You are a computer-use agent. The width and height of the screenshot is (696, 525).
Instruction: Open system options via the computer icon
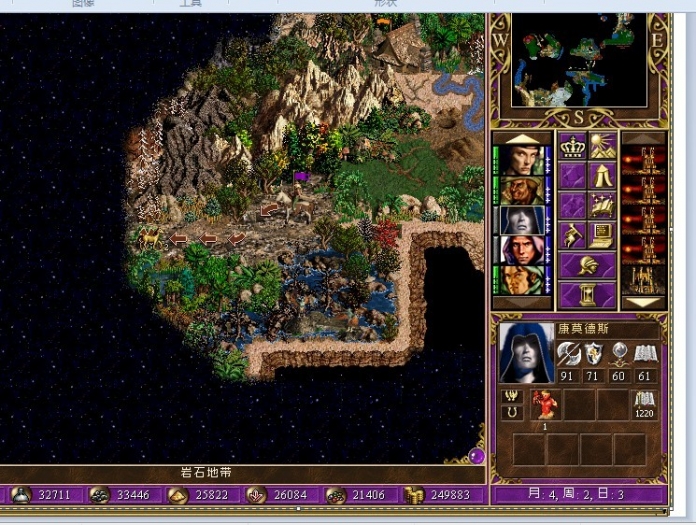602,235
